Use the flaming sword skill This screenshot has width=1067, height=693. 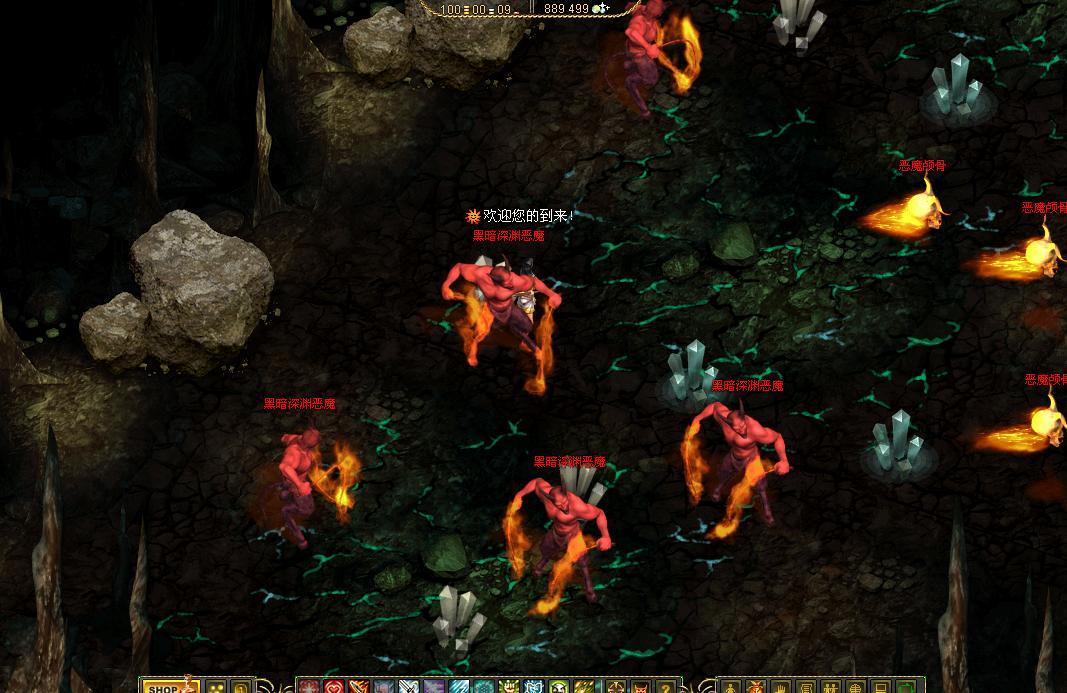pos(359,688)
